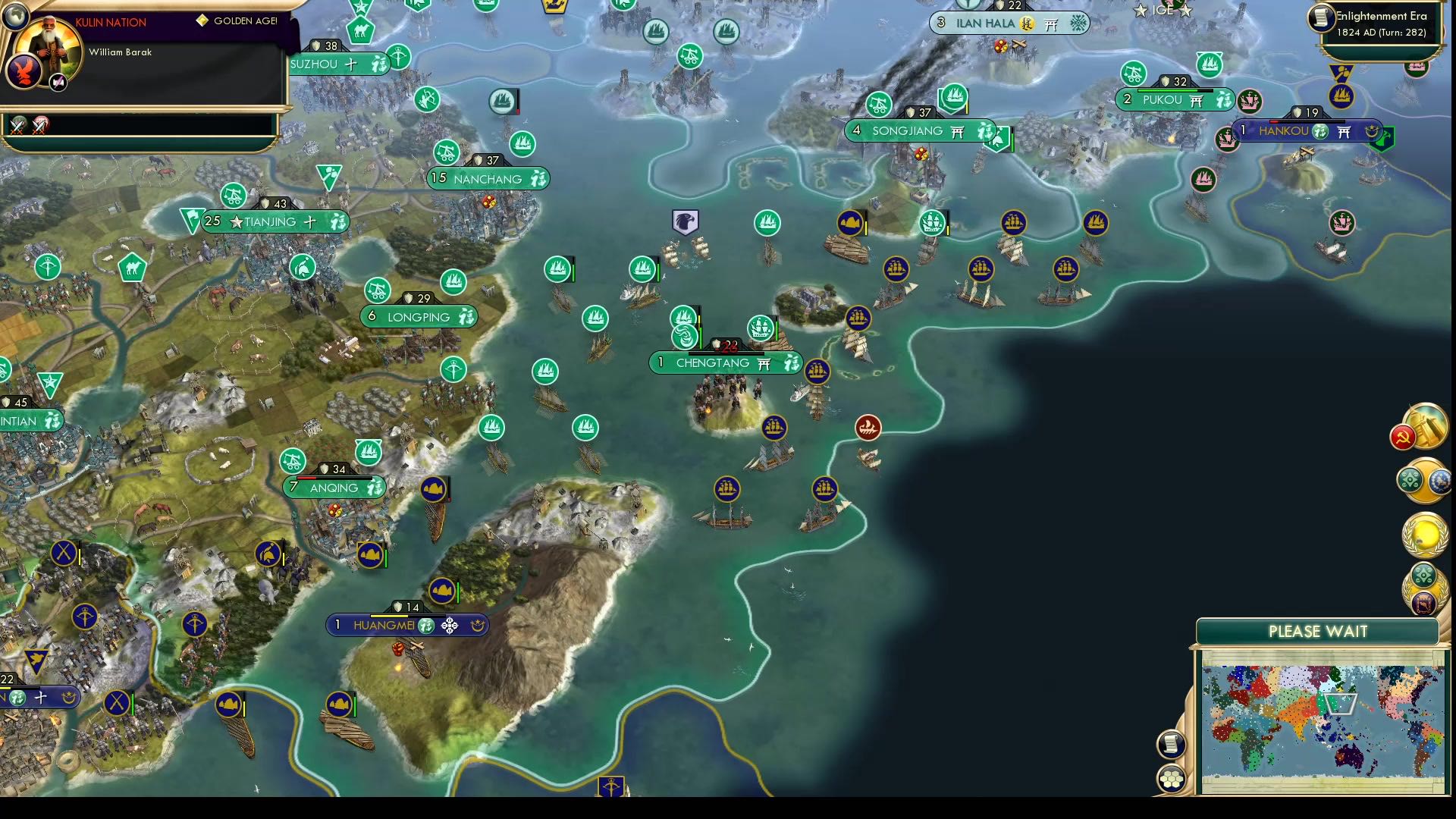Toggle strategic view with the hex grid icon

click(1170, 777)
